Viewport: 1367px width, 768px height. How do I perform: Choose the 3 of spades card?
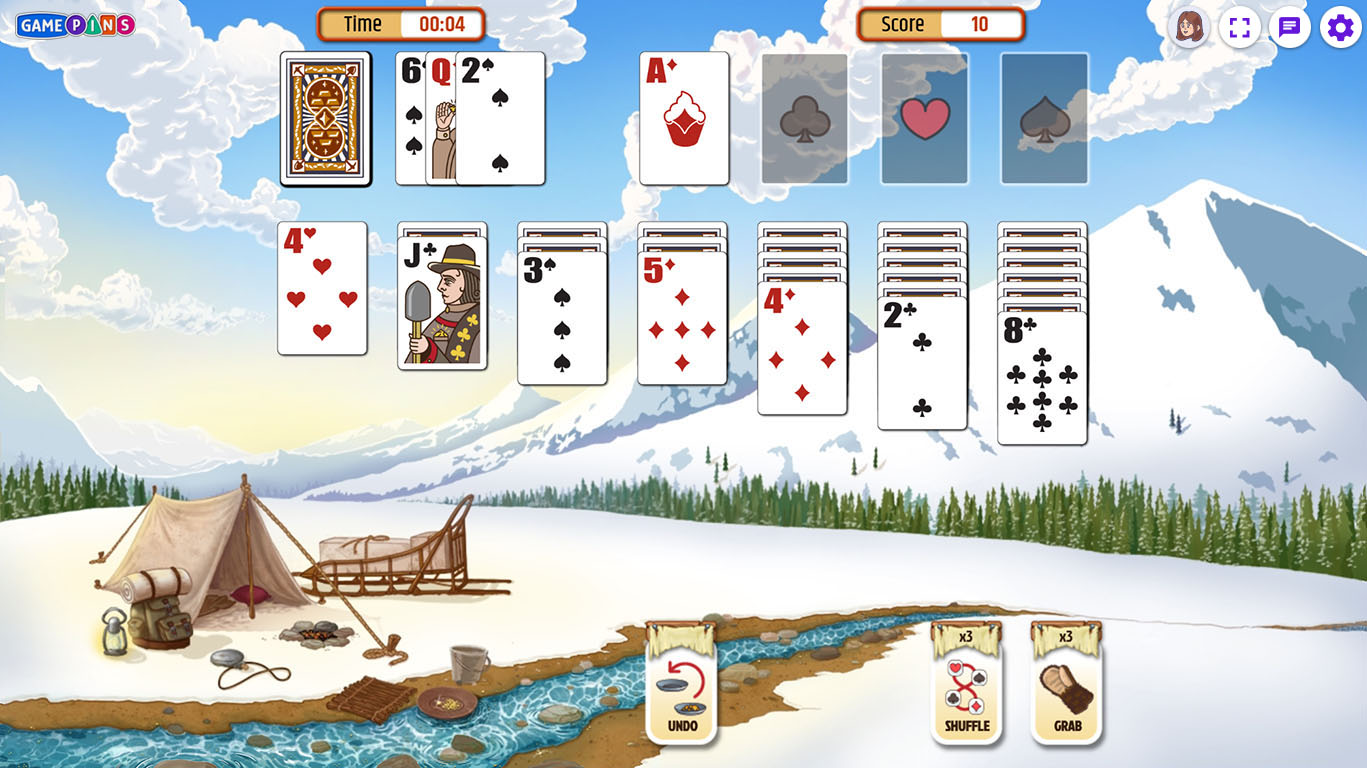click(562, 318)
